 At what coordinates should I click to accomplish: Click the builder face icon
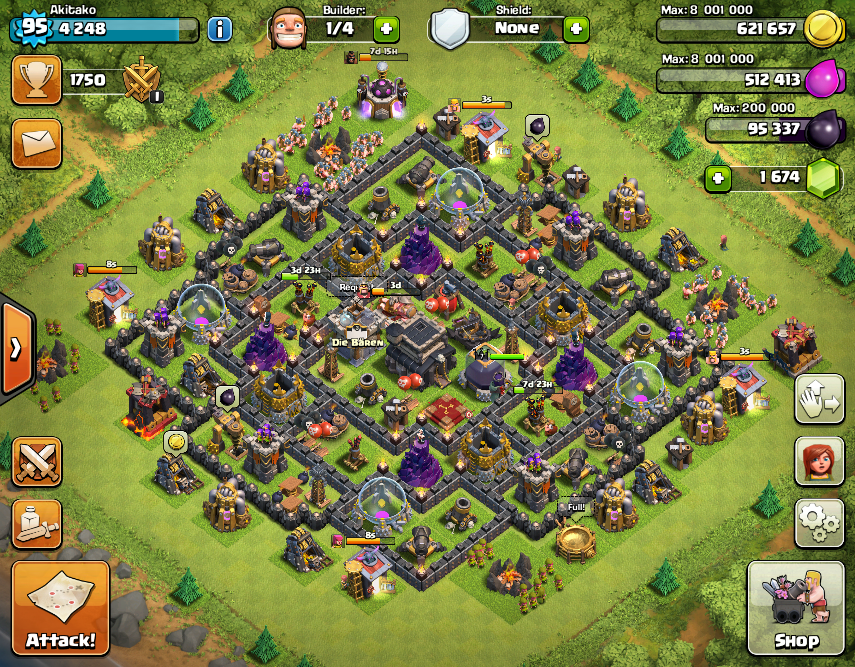point(291,28)
